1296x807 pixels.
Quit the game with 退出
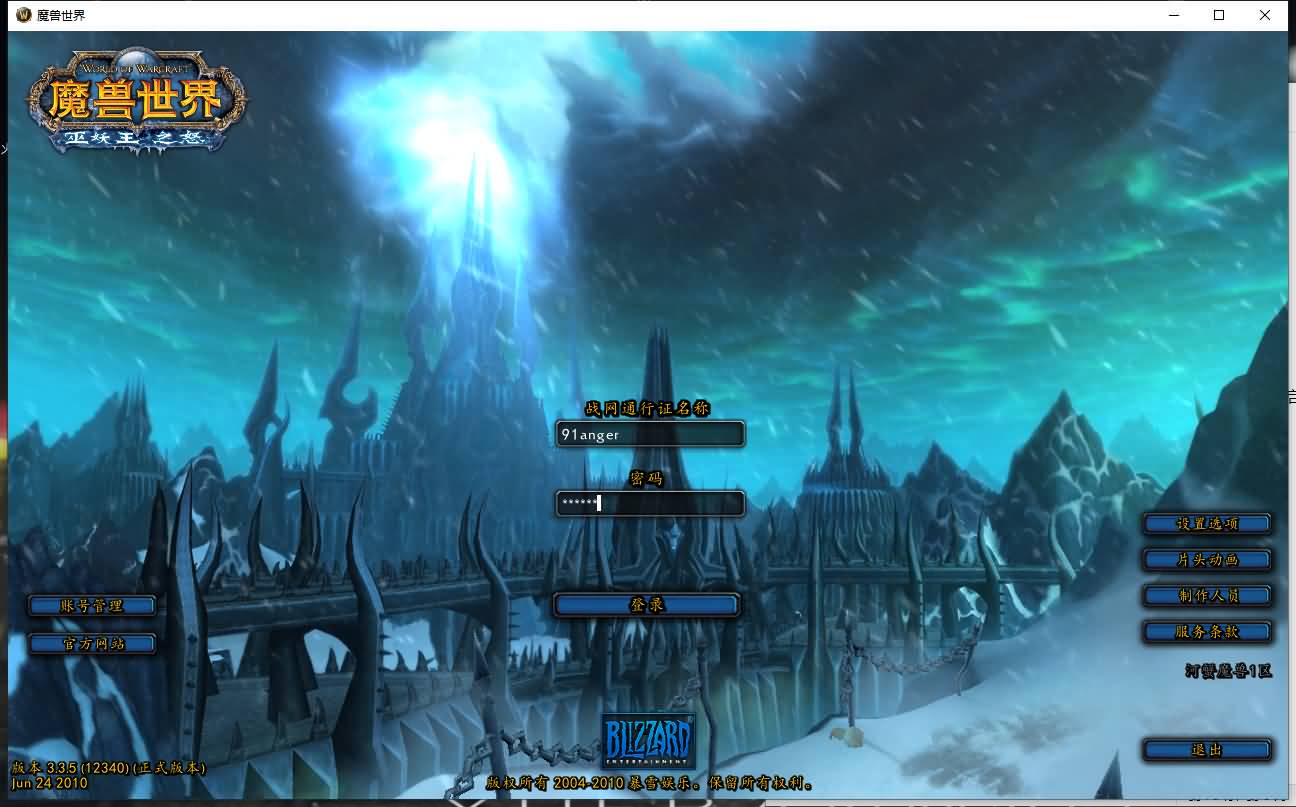point(1207,750)
